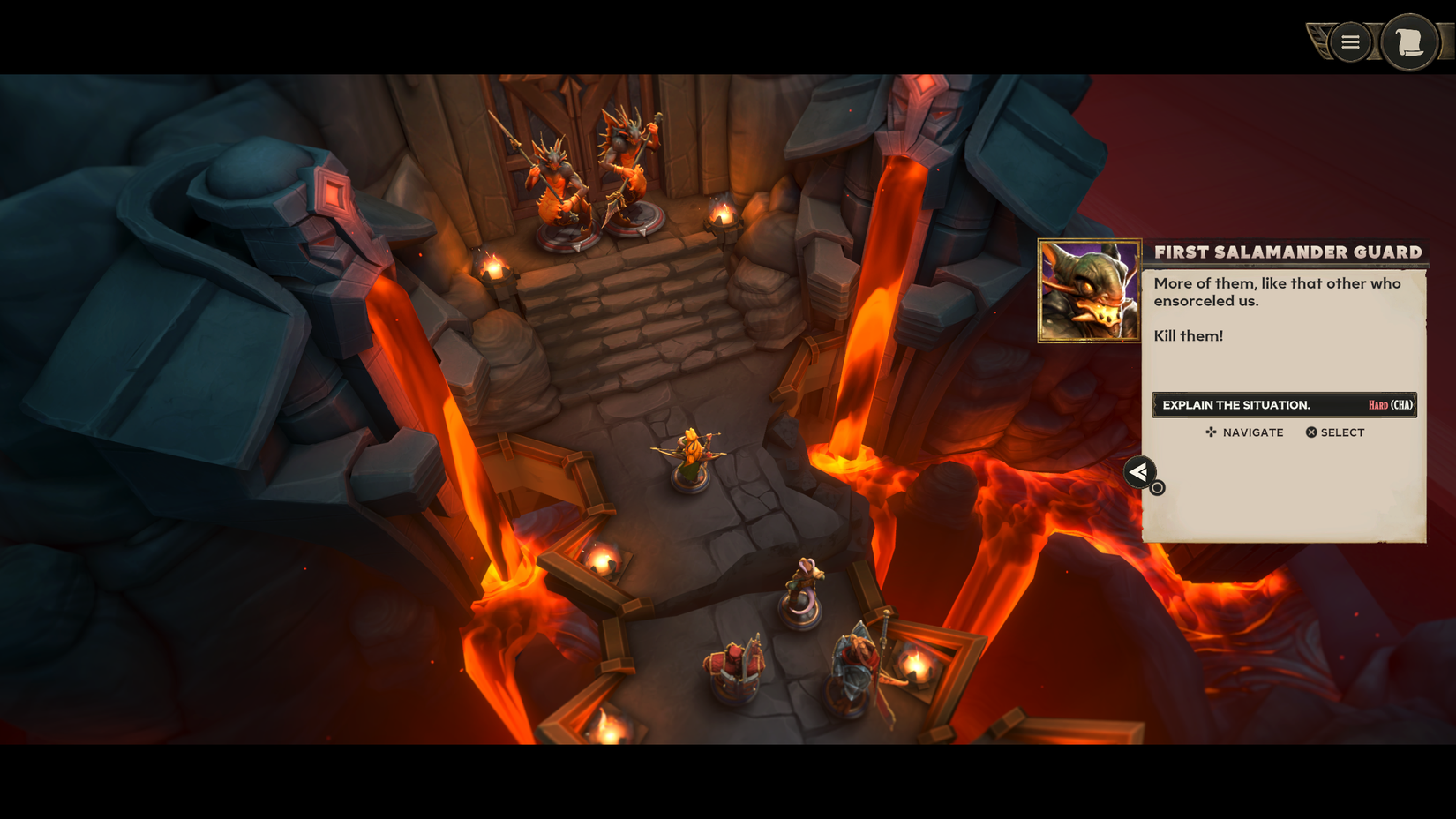Click the dialogue text 'ensorceled us'
Screen dimensions: 1456x819
pos(1208,300)
